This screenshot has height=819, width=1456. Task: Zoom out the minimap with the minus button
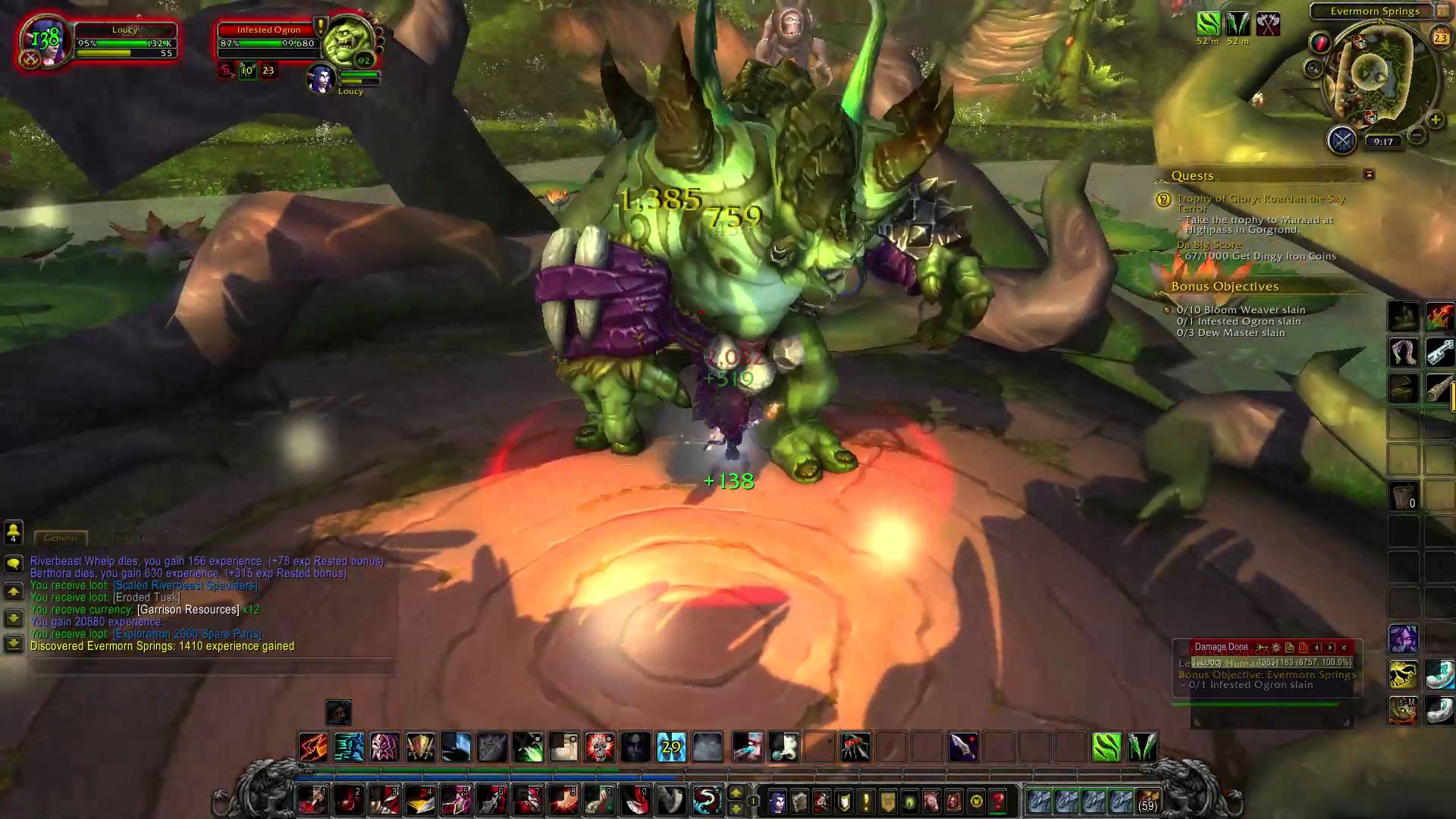coord(1416,136)
